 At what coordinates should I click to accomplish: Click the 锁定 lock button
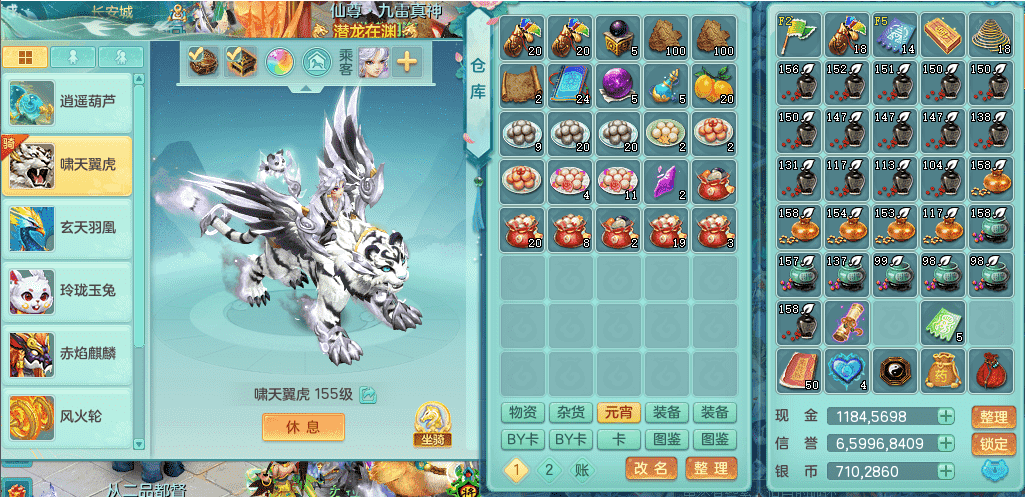992,444
